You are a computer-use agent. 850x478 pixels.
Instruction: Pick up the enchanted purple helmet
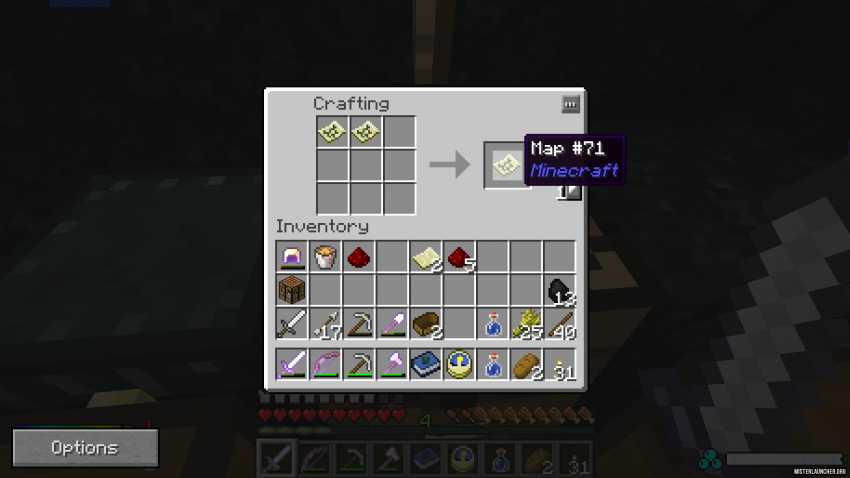(292, 258)
